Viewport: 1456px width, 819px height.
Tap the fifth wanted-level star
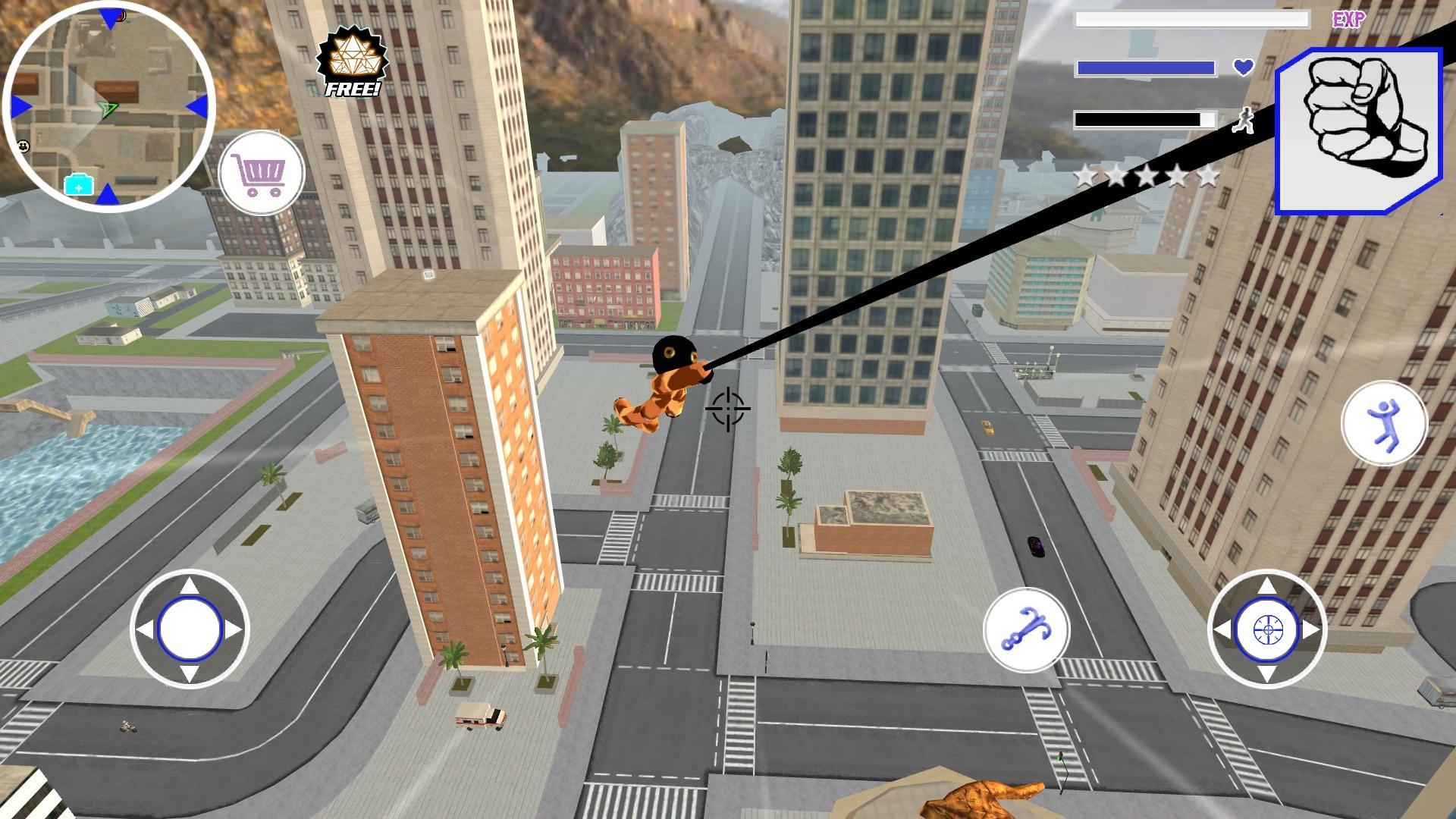click(1209, 174)
